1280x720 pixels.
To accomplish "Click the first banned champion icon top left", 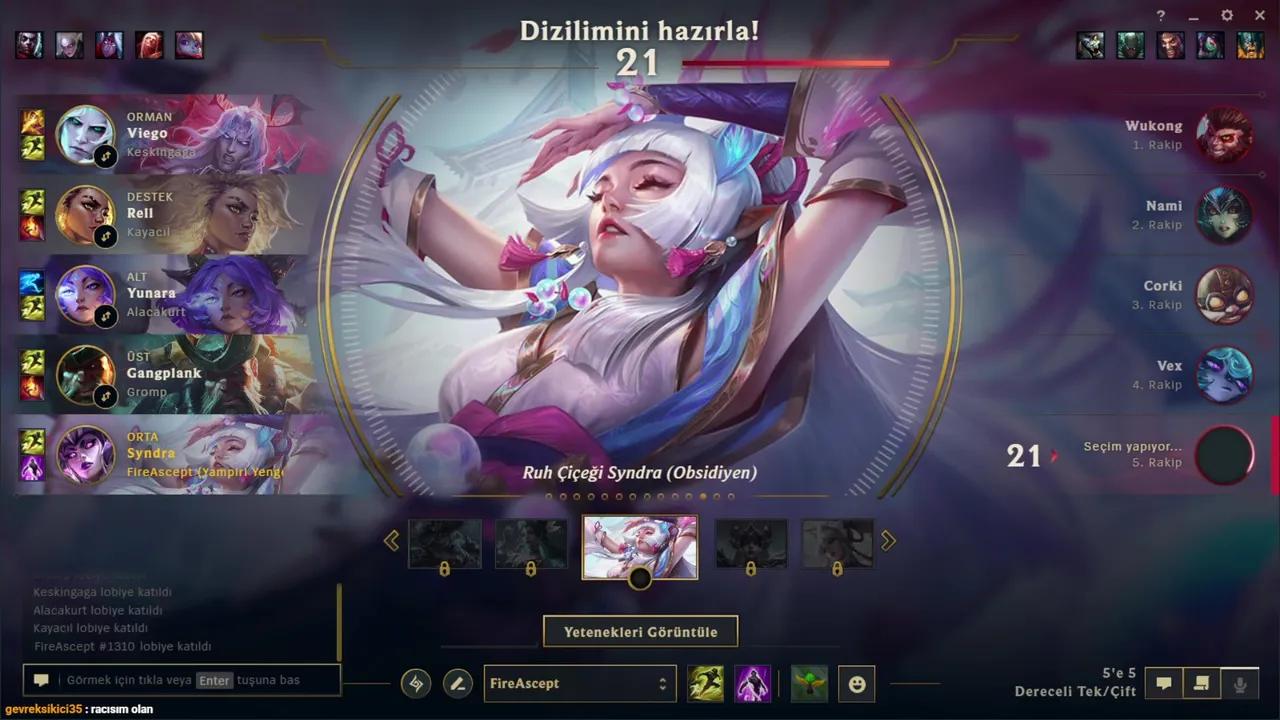I will pos(29,44).
